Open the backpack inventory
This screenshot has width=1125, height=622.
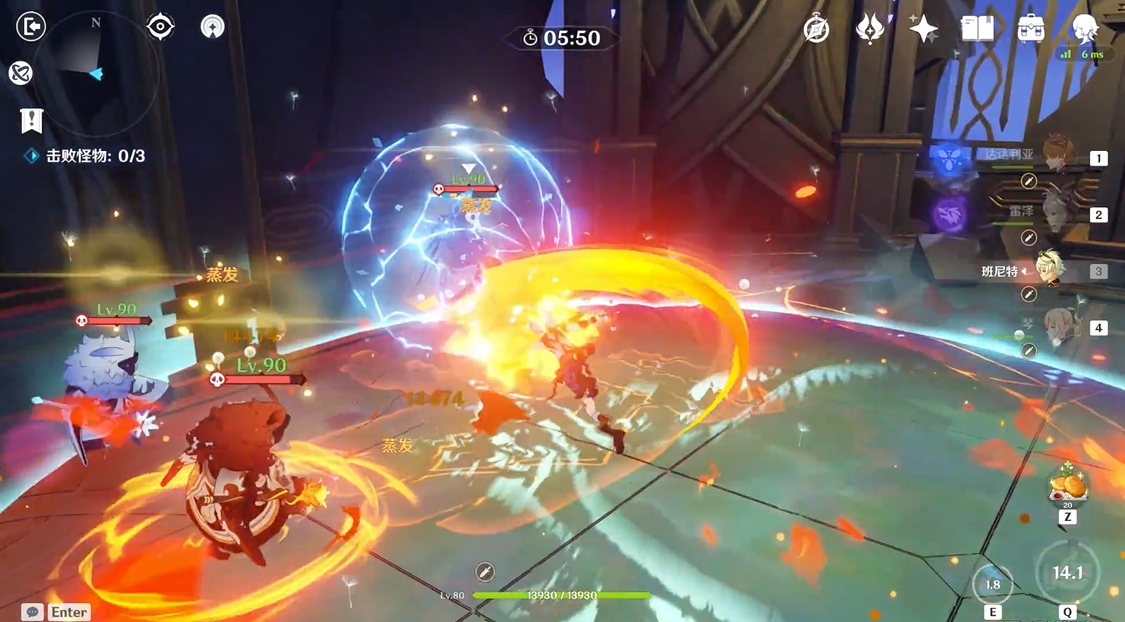[x=1031, y=29]
